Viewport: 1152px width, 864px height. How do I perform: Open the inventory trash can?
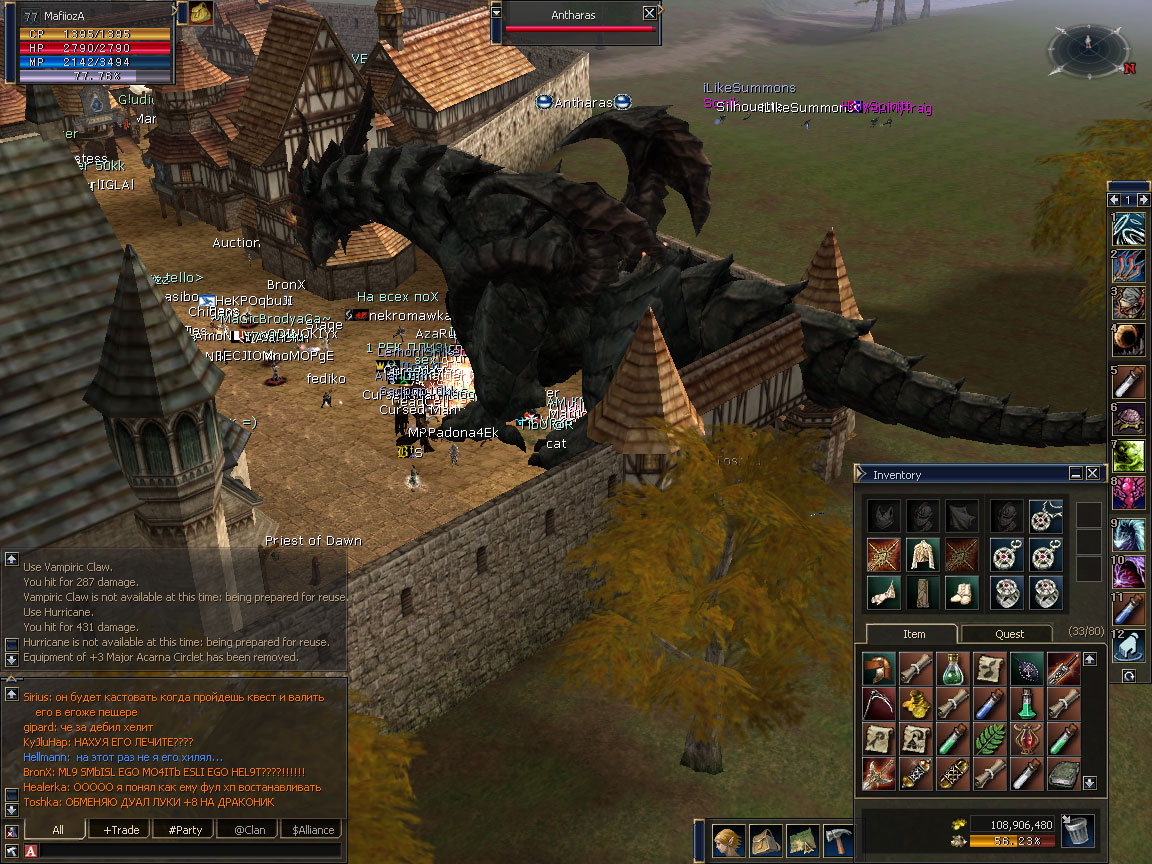[1078, 831]
